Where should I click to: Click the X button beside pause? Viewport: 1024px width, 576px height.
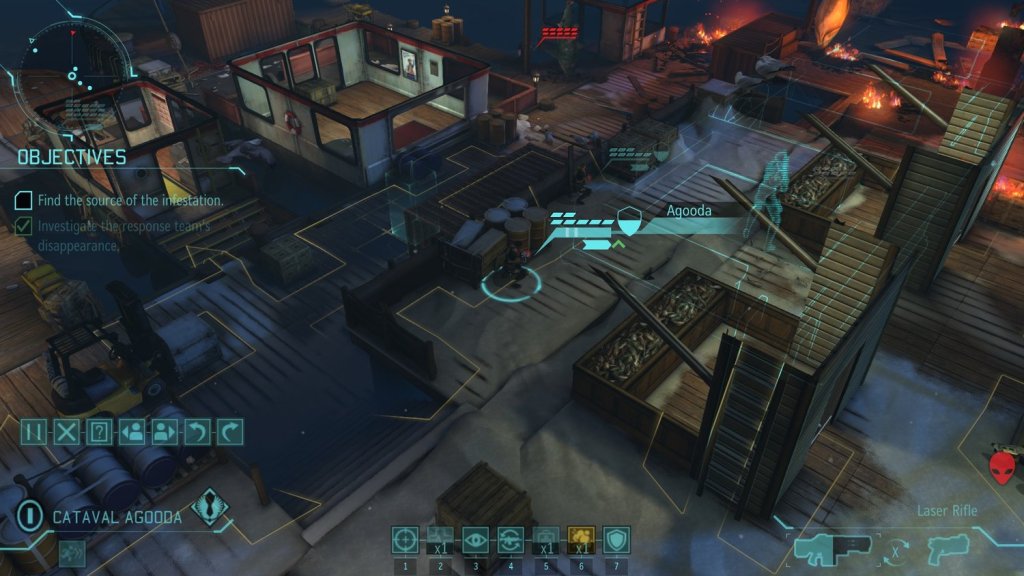(x=66, y=432)
